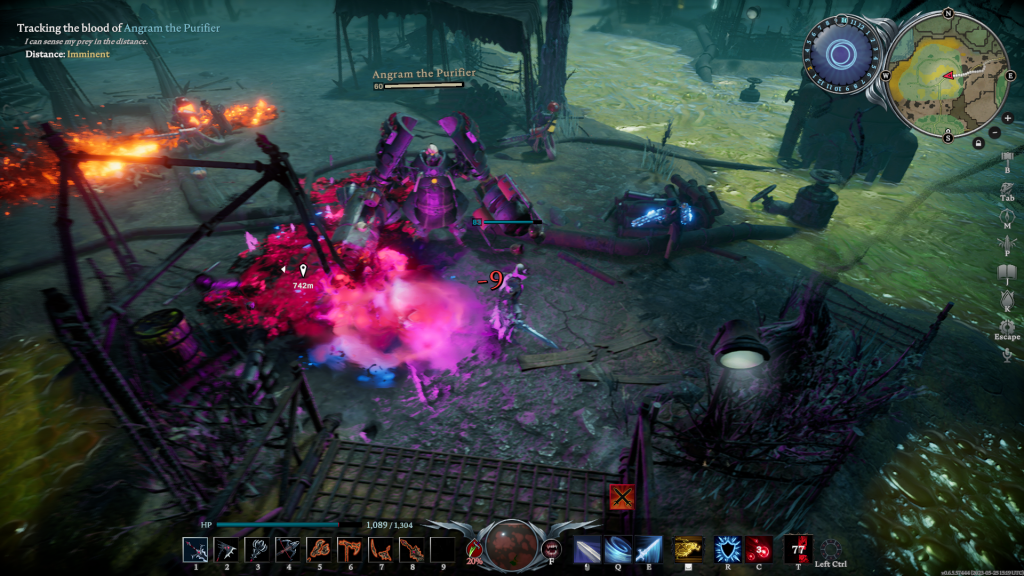Screen dimensions: 1024x576
Task: Open the build menu hammer icon
Action: (x=1007, y=156)
